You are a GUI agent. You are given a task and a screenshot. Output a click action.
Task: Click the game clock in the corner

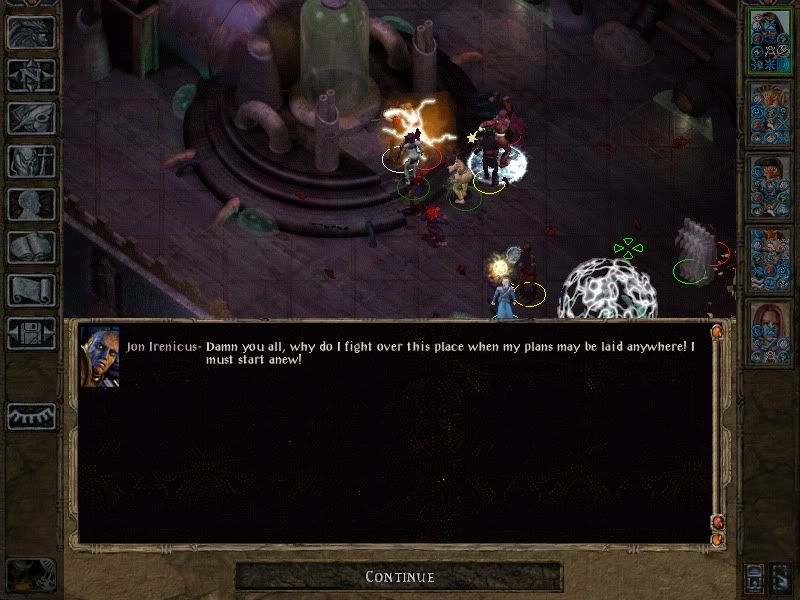(x=30, y=576)
